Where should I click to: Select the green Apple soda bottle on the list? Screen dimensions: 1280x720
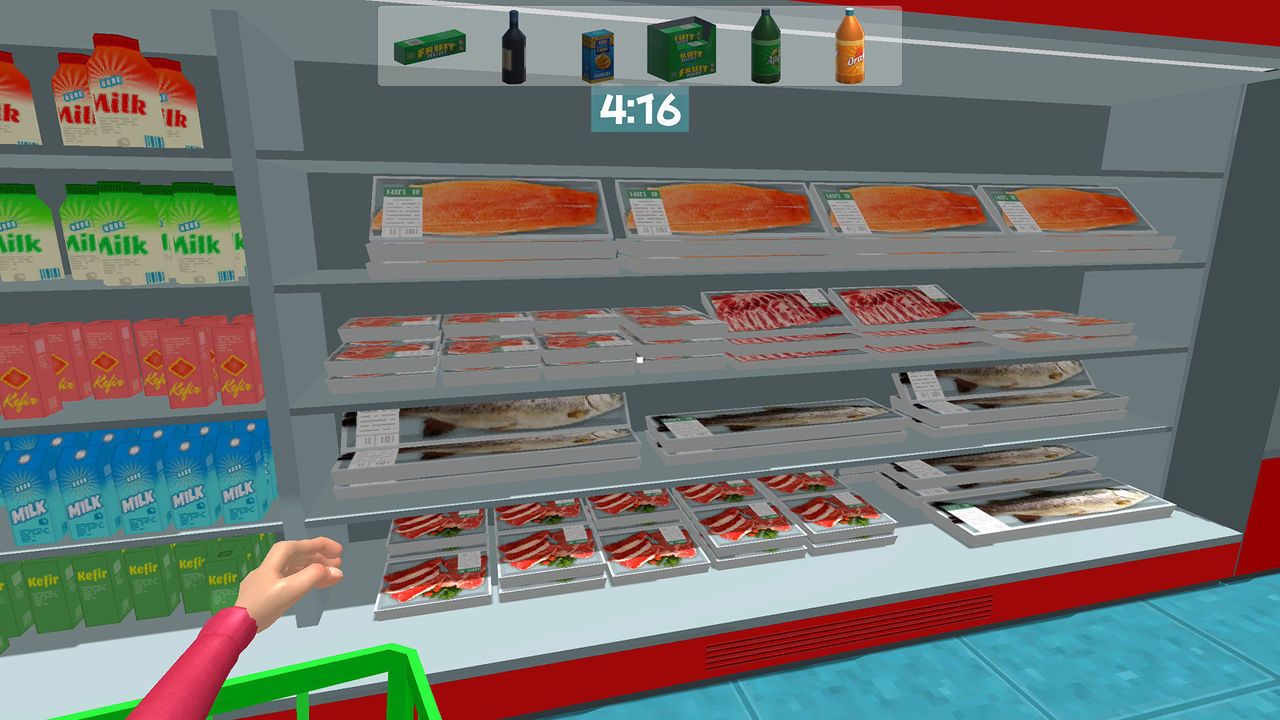click(766, 45)
